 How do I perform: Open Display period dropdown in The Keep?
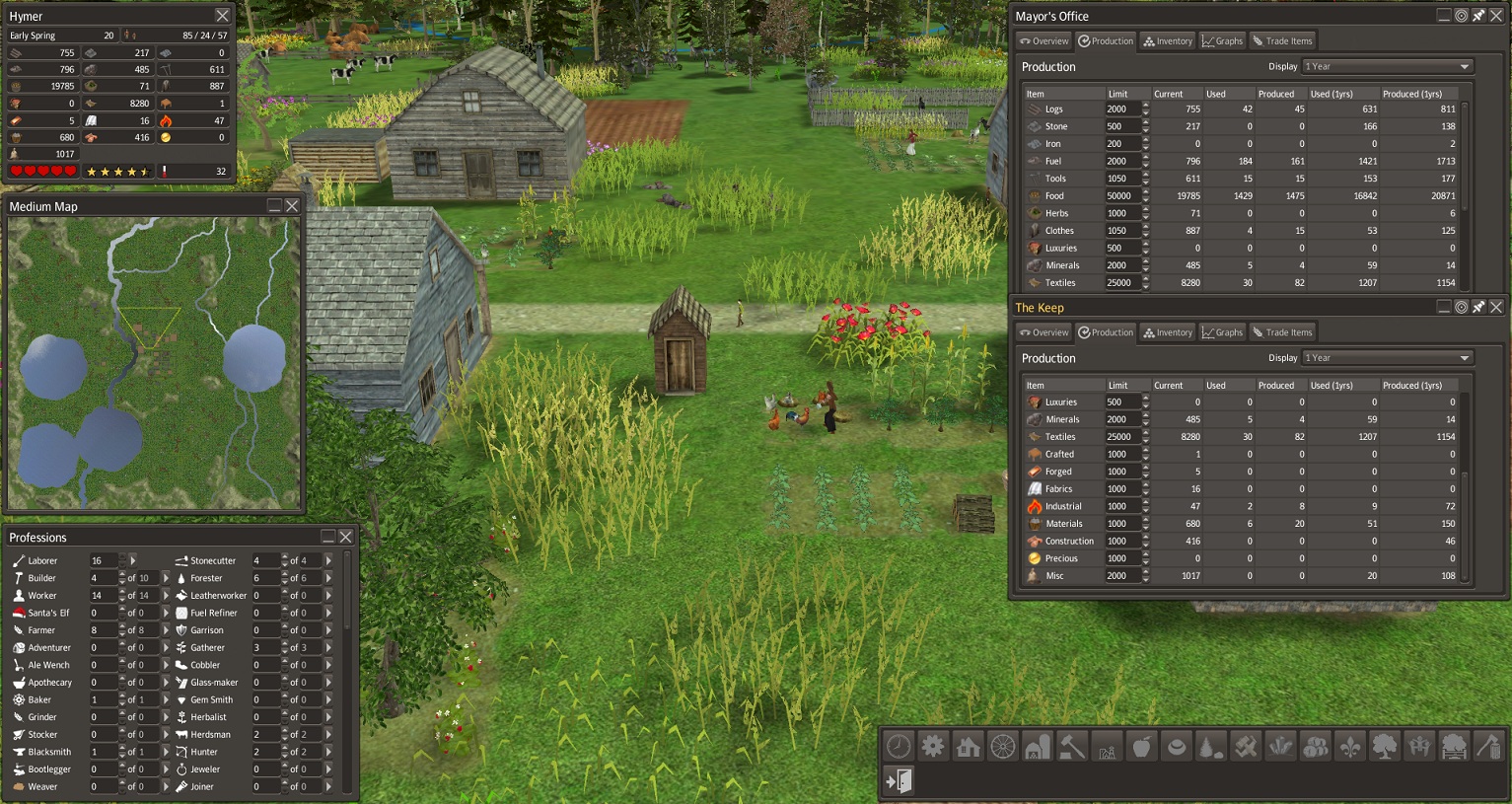pyautogui.click(x=1387, y=358)
